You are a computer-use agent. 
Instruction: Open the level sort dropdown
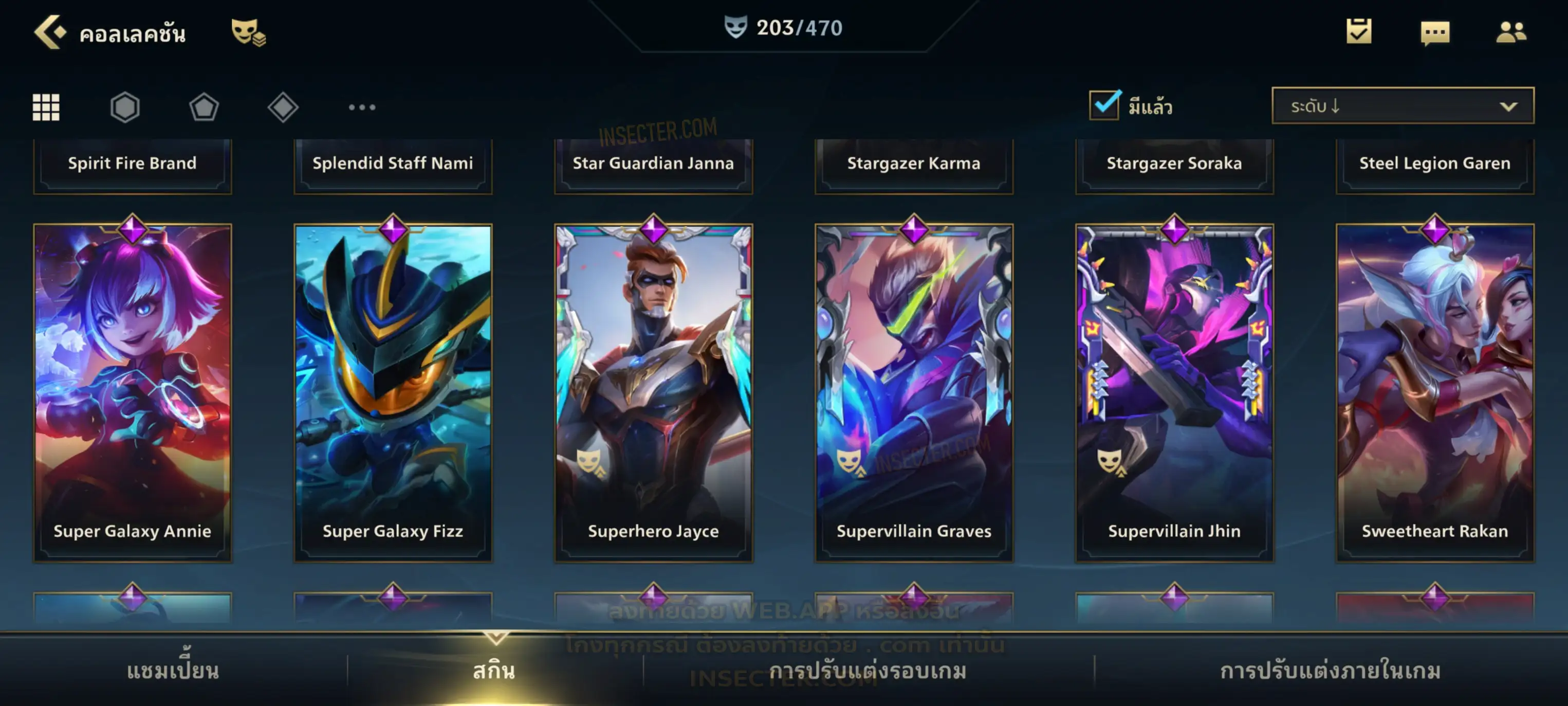1402,105
